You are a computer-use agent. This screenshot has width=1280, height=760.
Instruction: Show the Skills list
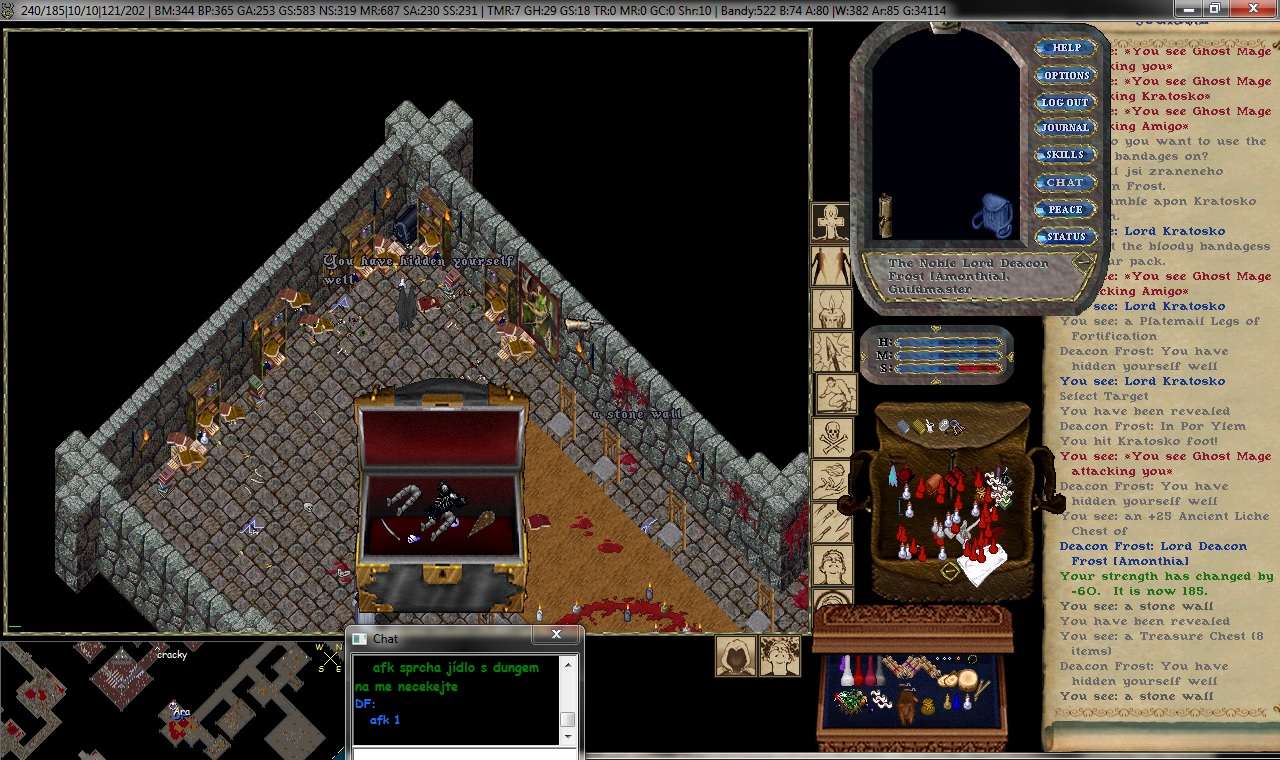click(x=1064, y=155)
